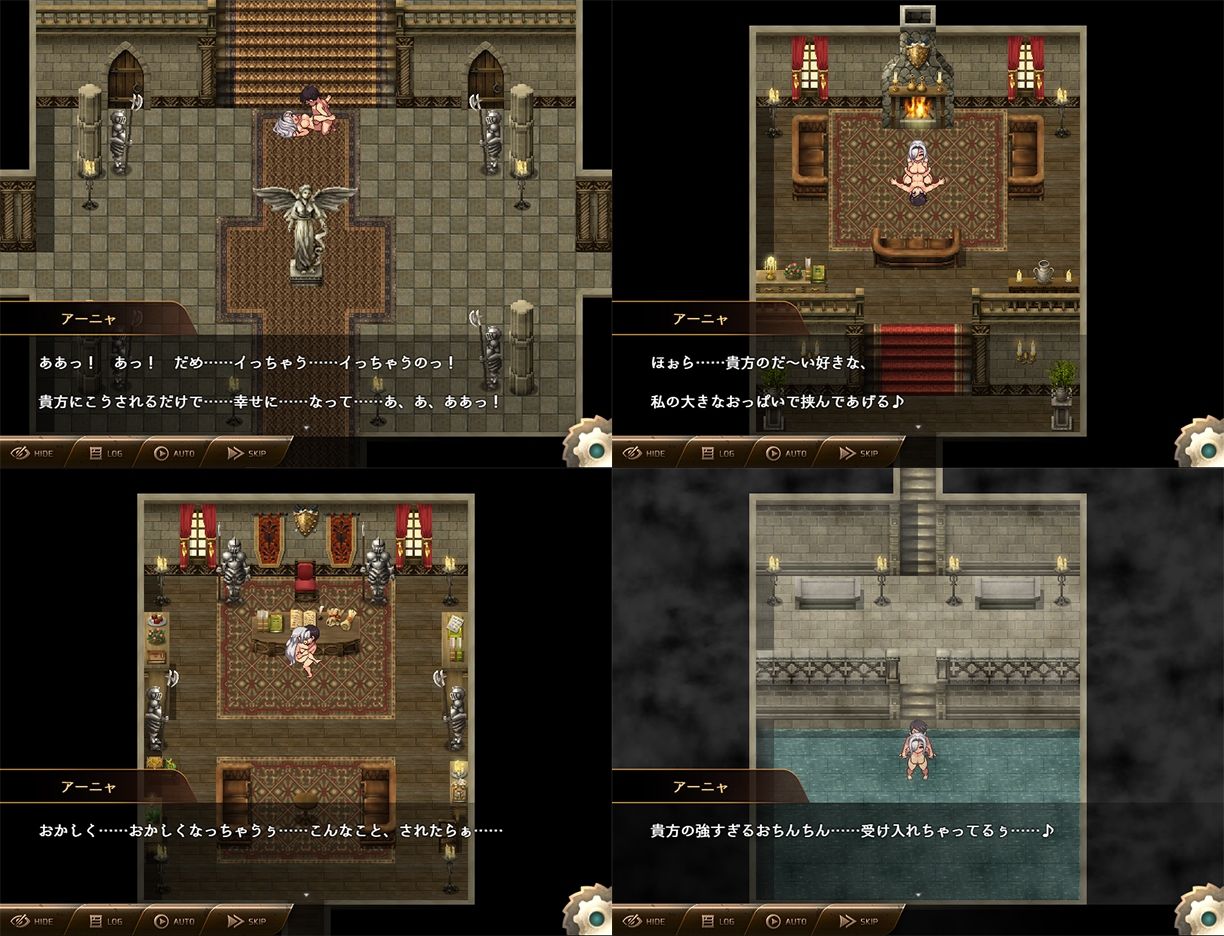Hide the text window in the red throne study
The height and width of the screenshot is (936, 1224).
coord(33,921)
